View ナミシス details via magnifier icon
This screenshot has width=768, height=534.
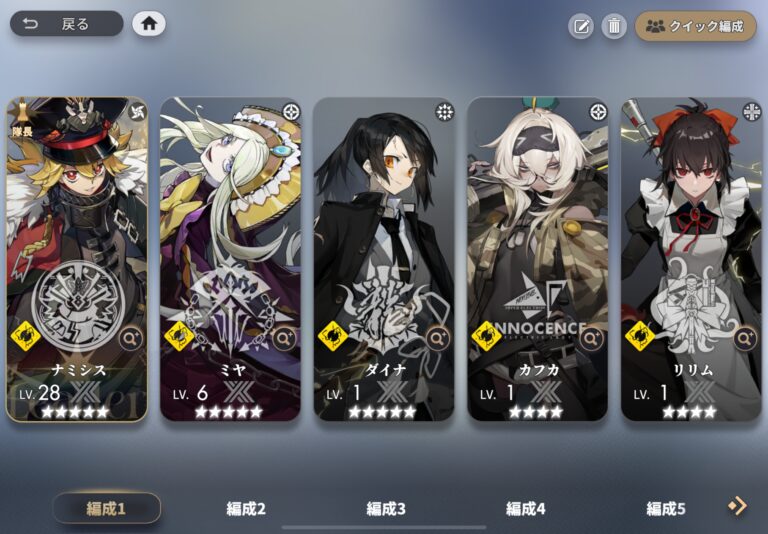[x=131, y=339]
